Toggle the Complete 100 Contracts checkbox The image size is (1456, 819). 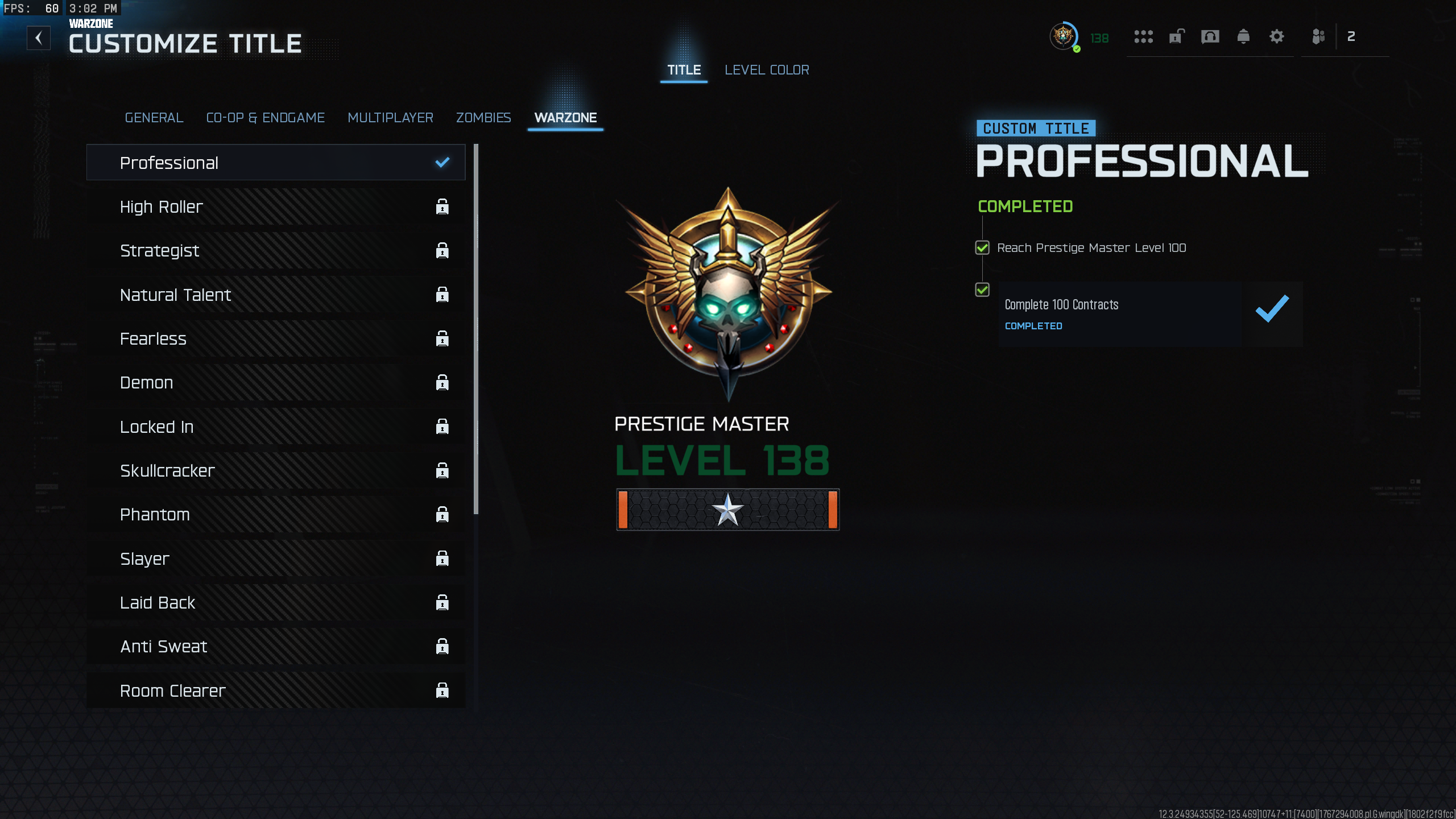[x=983, y=289]
